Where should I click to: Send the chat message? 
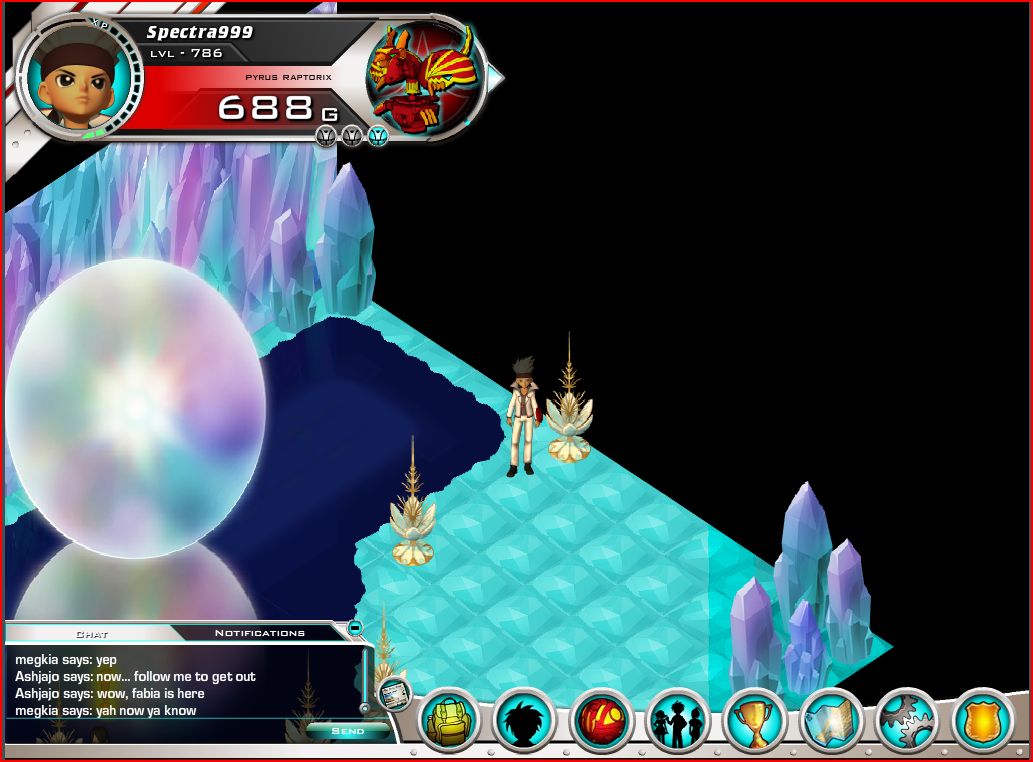point(347,731)
